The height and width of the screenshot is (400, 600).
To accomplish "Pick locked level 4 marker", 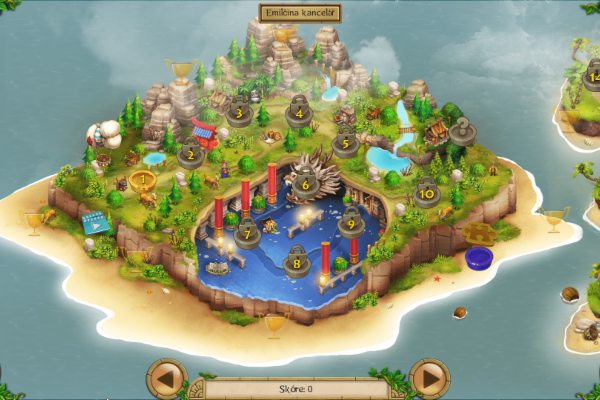I will [x=298, y=111].
